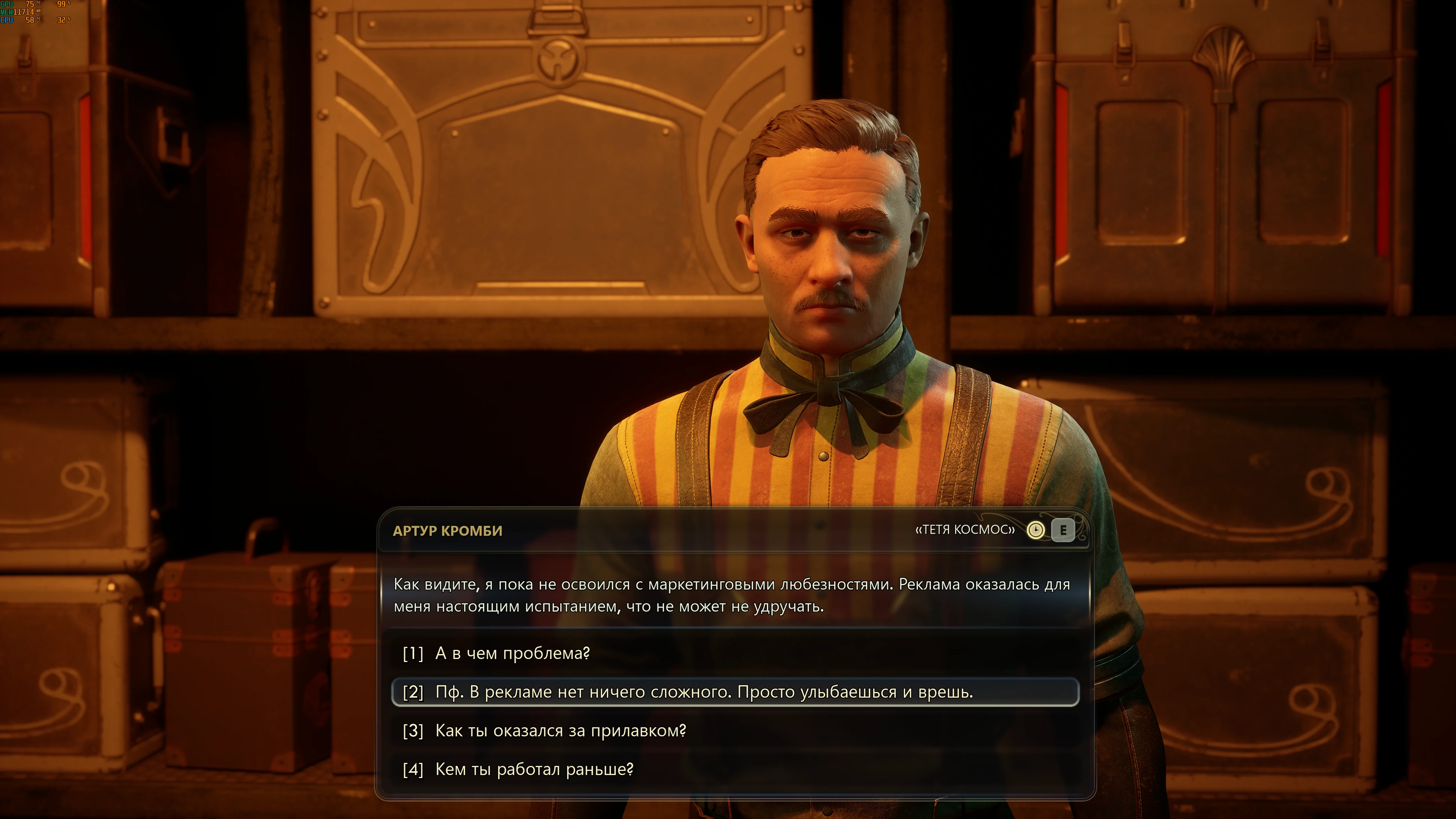
Task: Ask "Как ты оказался за прилавком?"
Action: (560, 731)
